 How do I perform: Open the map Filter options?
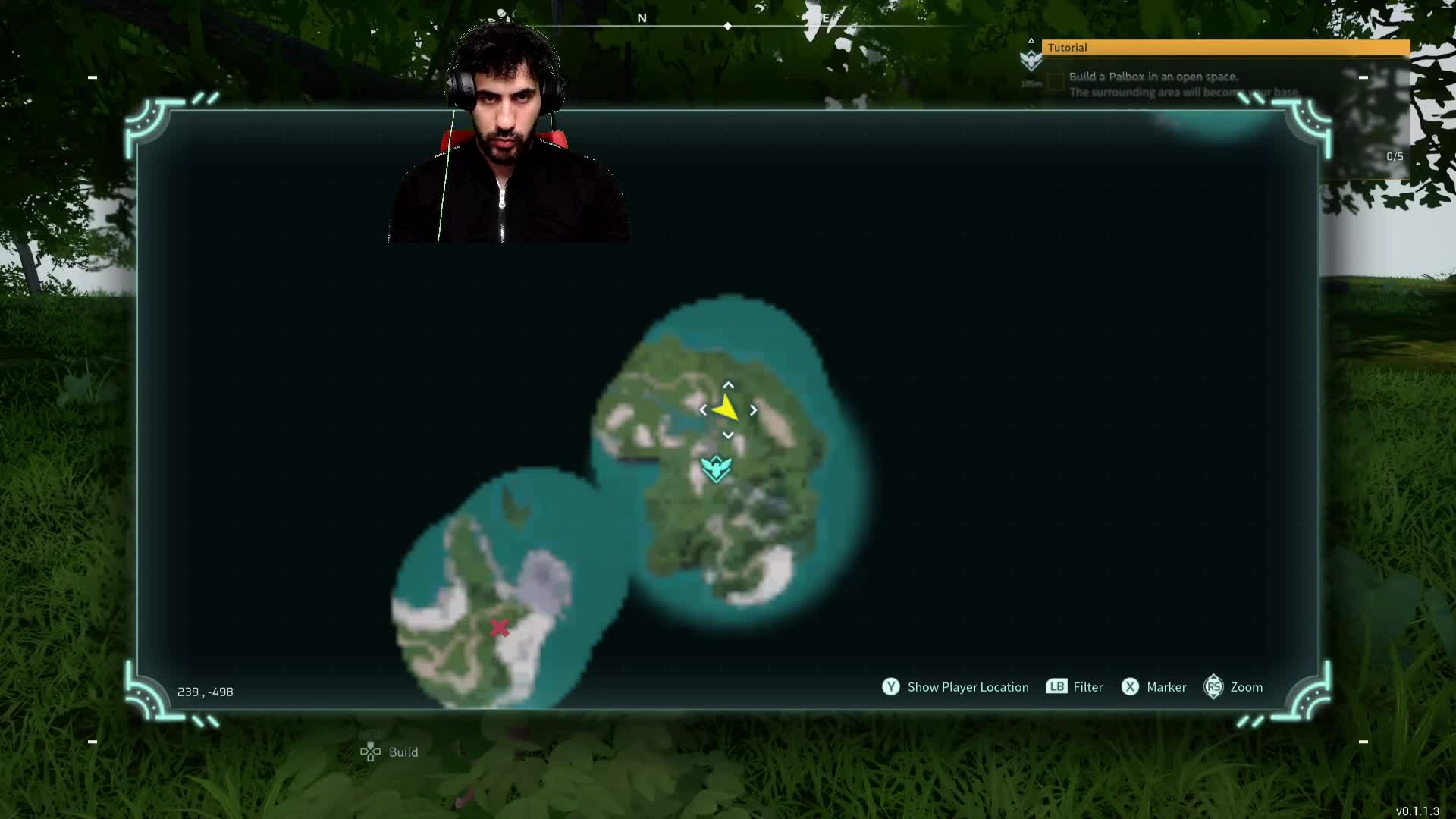click(1089, 687)
